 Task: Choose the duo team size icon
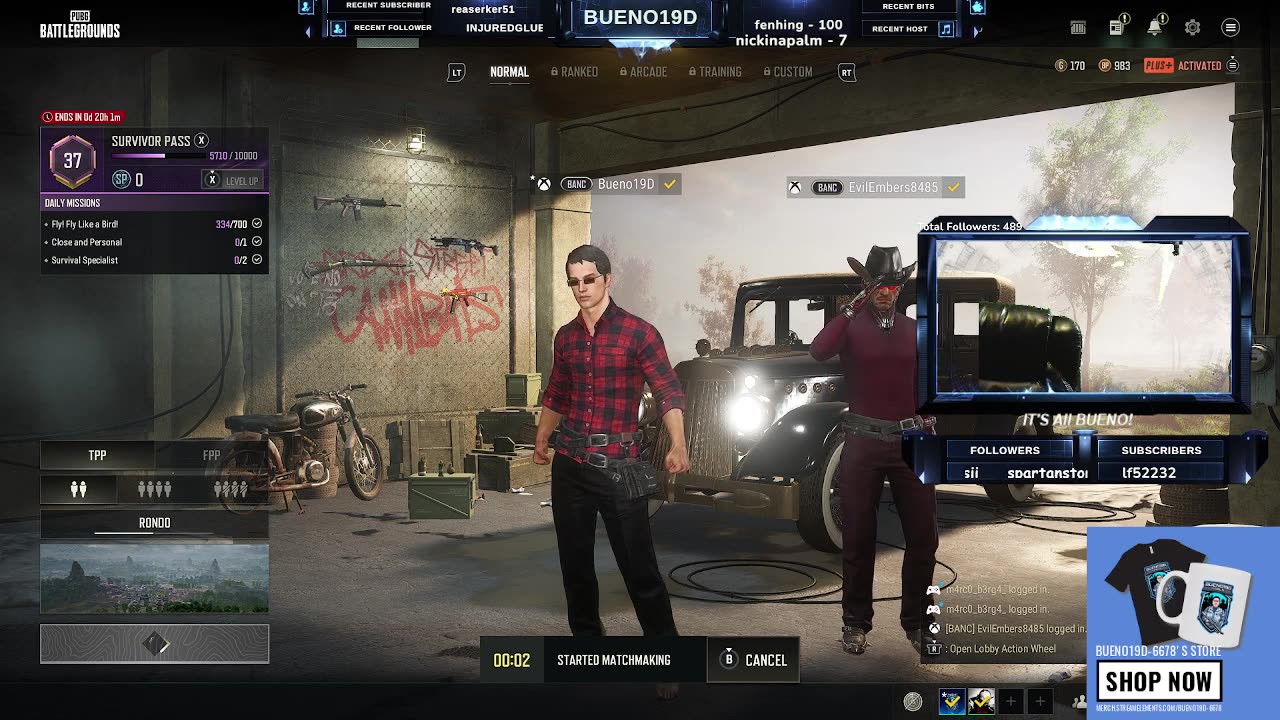78,489
